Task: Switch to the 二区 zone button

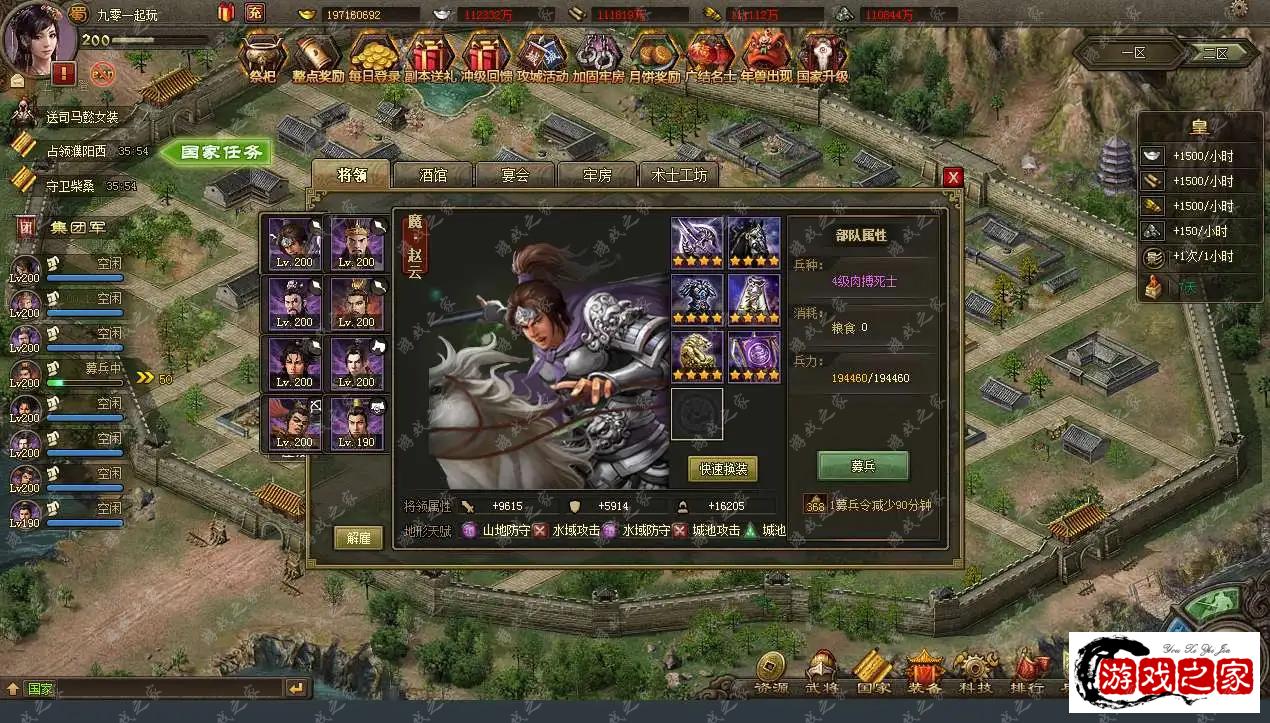Action: click(x=1215, y=53)
